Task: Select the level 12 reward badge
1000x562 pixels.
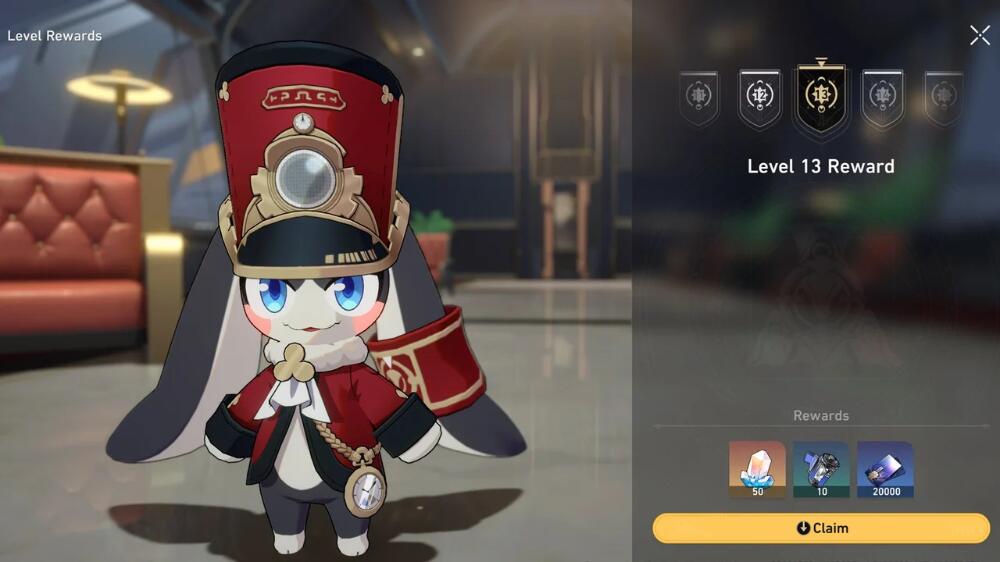Action: [x=759, y=98]
